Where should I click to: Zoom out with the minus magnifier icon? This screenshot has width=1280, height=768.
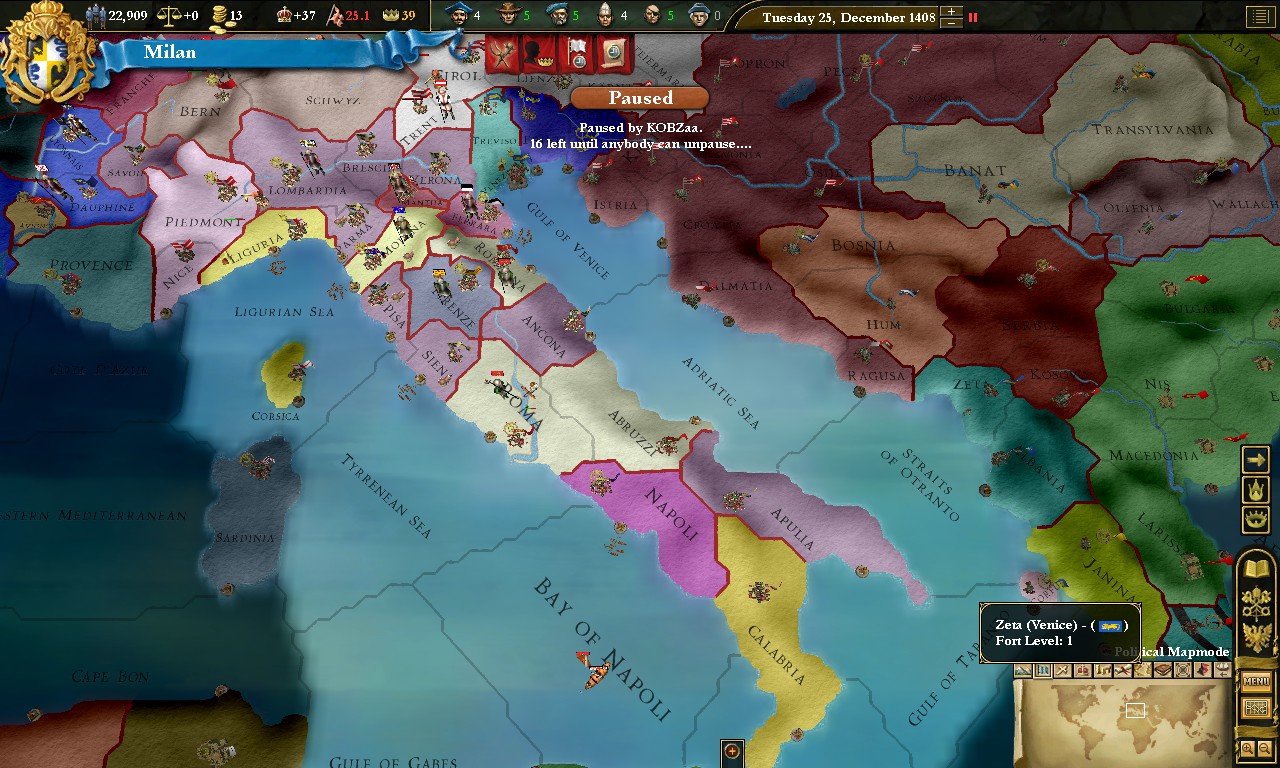1264,747
